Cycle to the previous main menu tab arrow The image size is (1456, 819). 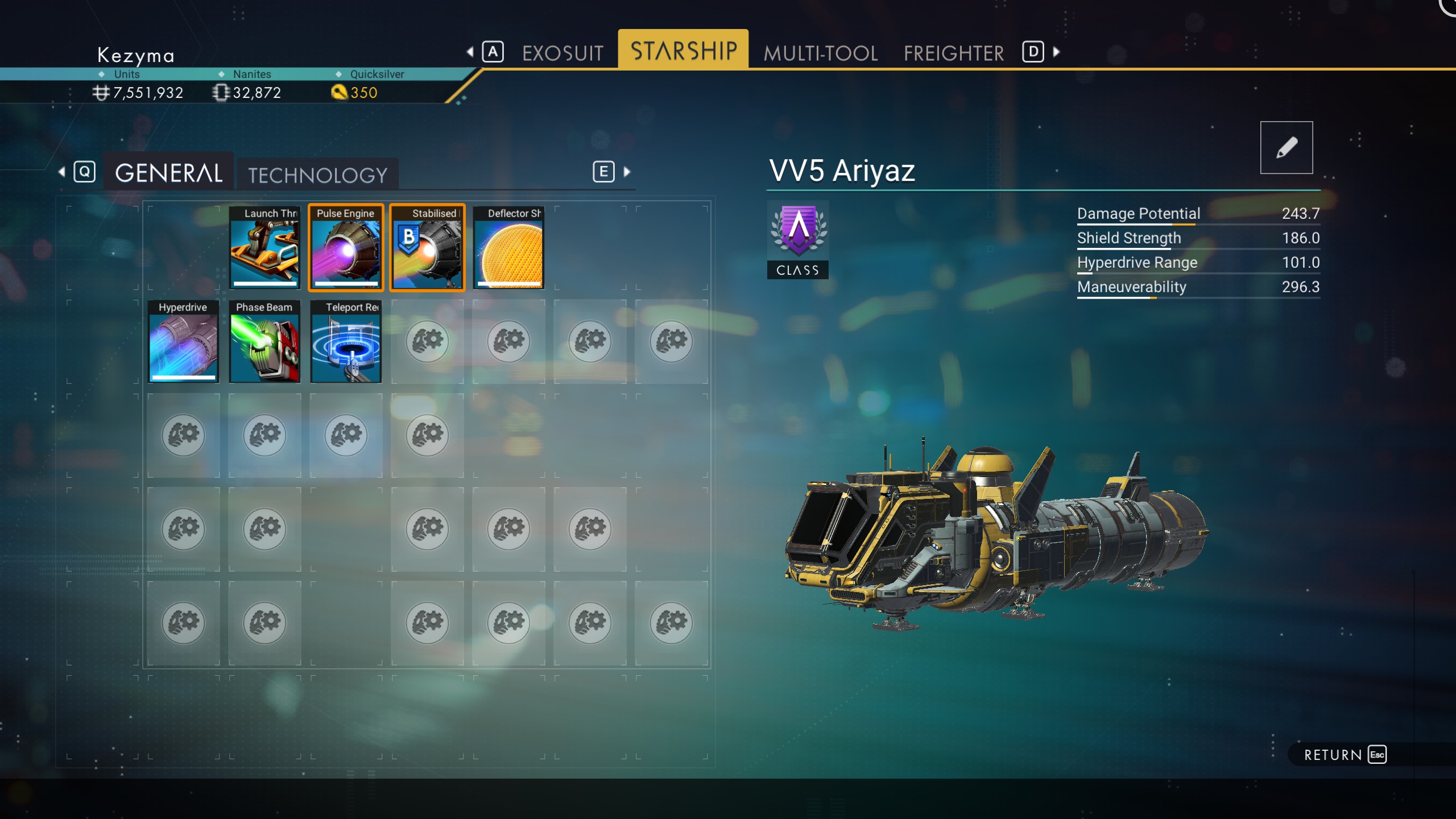(470, 52)
